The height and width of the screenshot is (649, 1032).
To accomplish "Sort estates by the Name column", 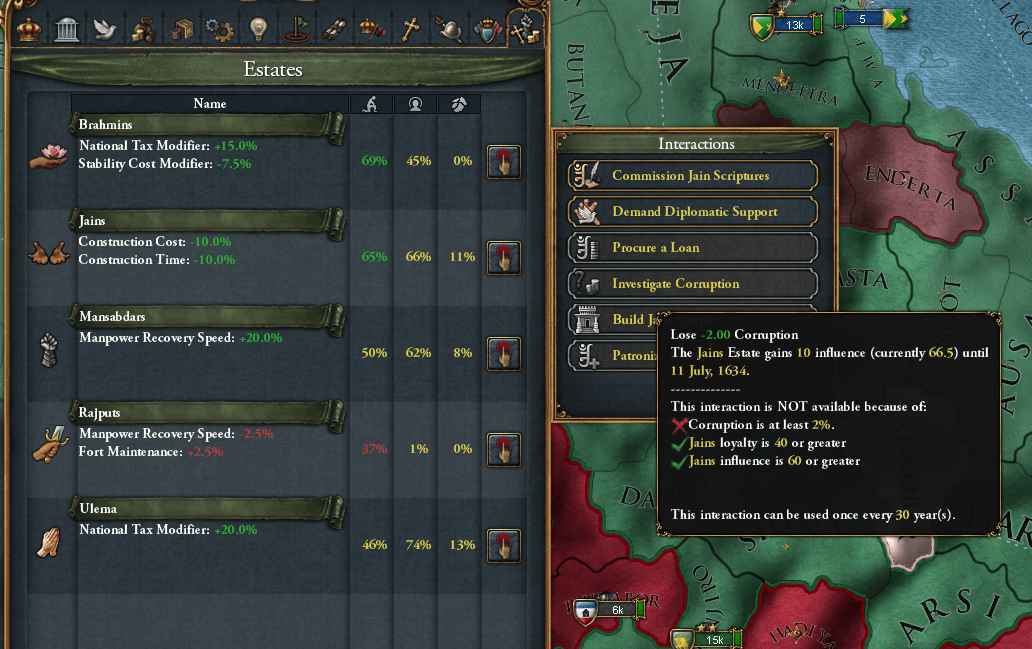I will coord(210,104).
